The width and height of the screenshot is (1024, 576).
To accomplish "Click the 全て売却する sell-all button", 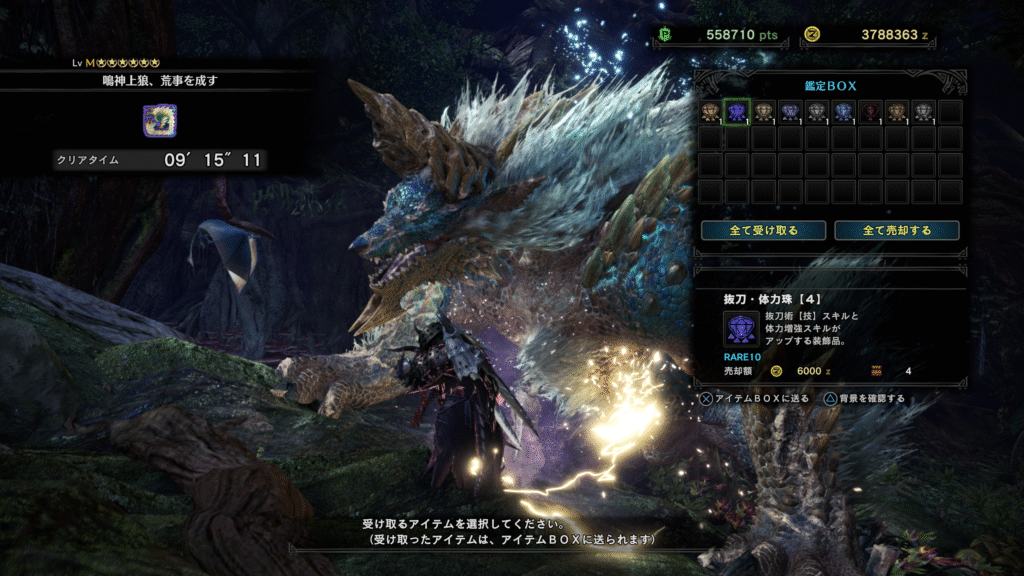I will pyautogui.click(x=896, y=230).
